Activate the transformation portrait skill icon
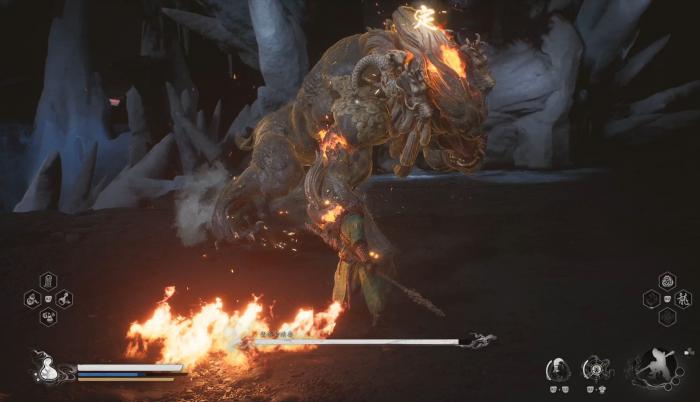The image size is (700, 402). 557,369
